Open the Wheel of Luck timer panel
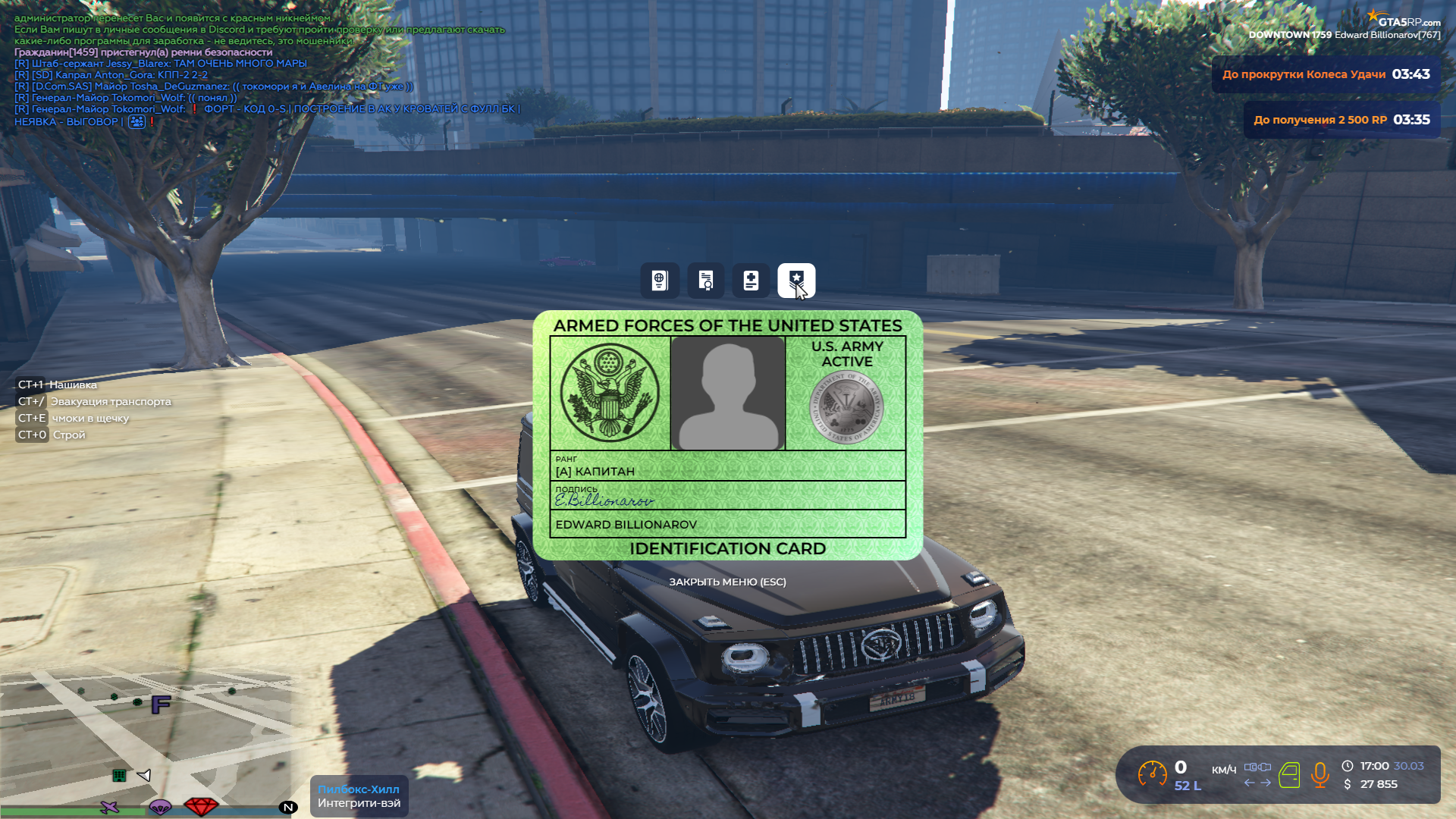This screenshot has height=819, width=1456. pyautogui.click(x=1326, y=74)
